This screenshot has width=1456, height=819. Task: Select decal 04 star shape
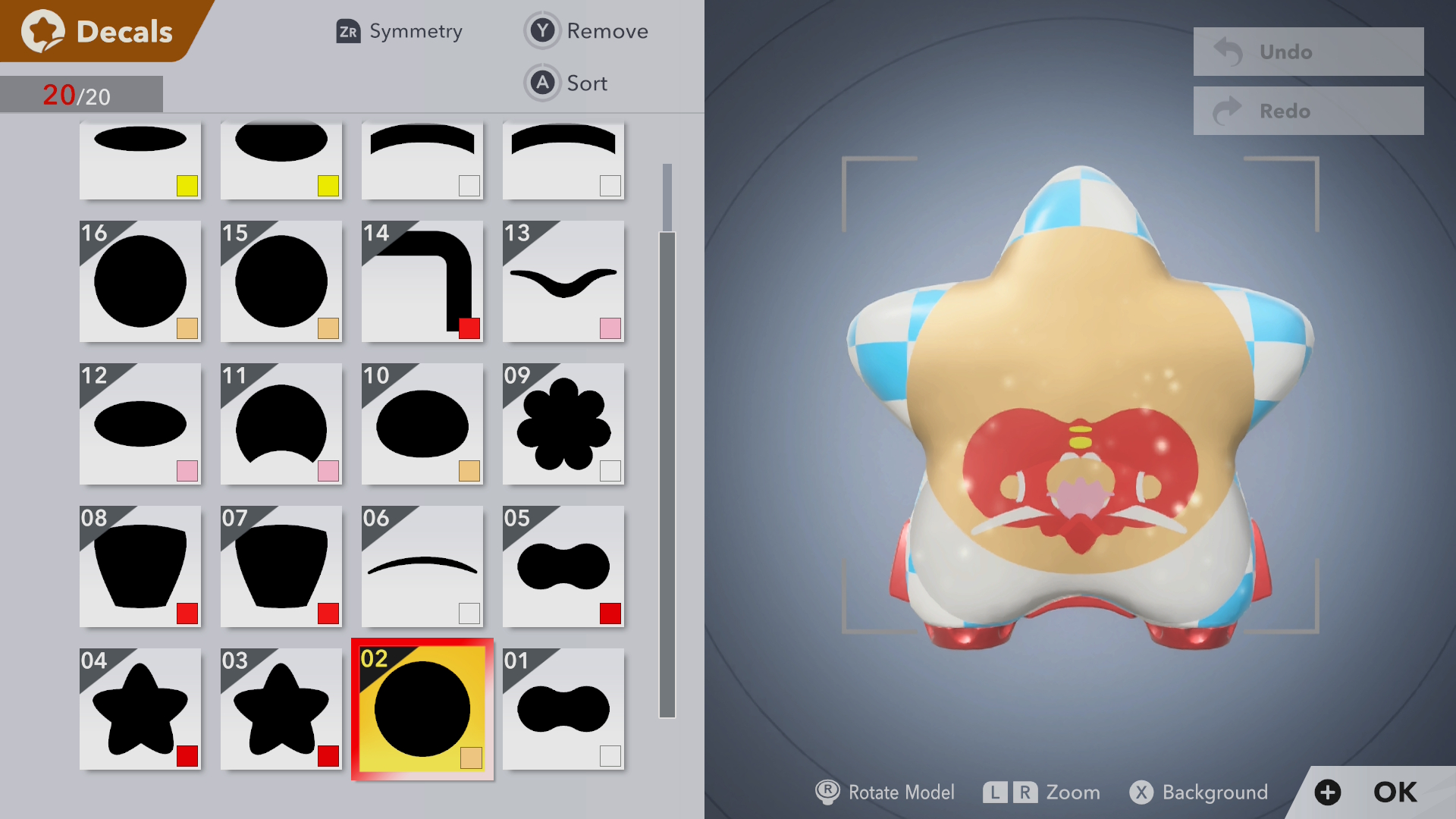pos(140,709)
